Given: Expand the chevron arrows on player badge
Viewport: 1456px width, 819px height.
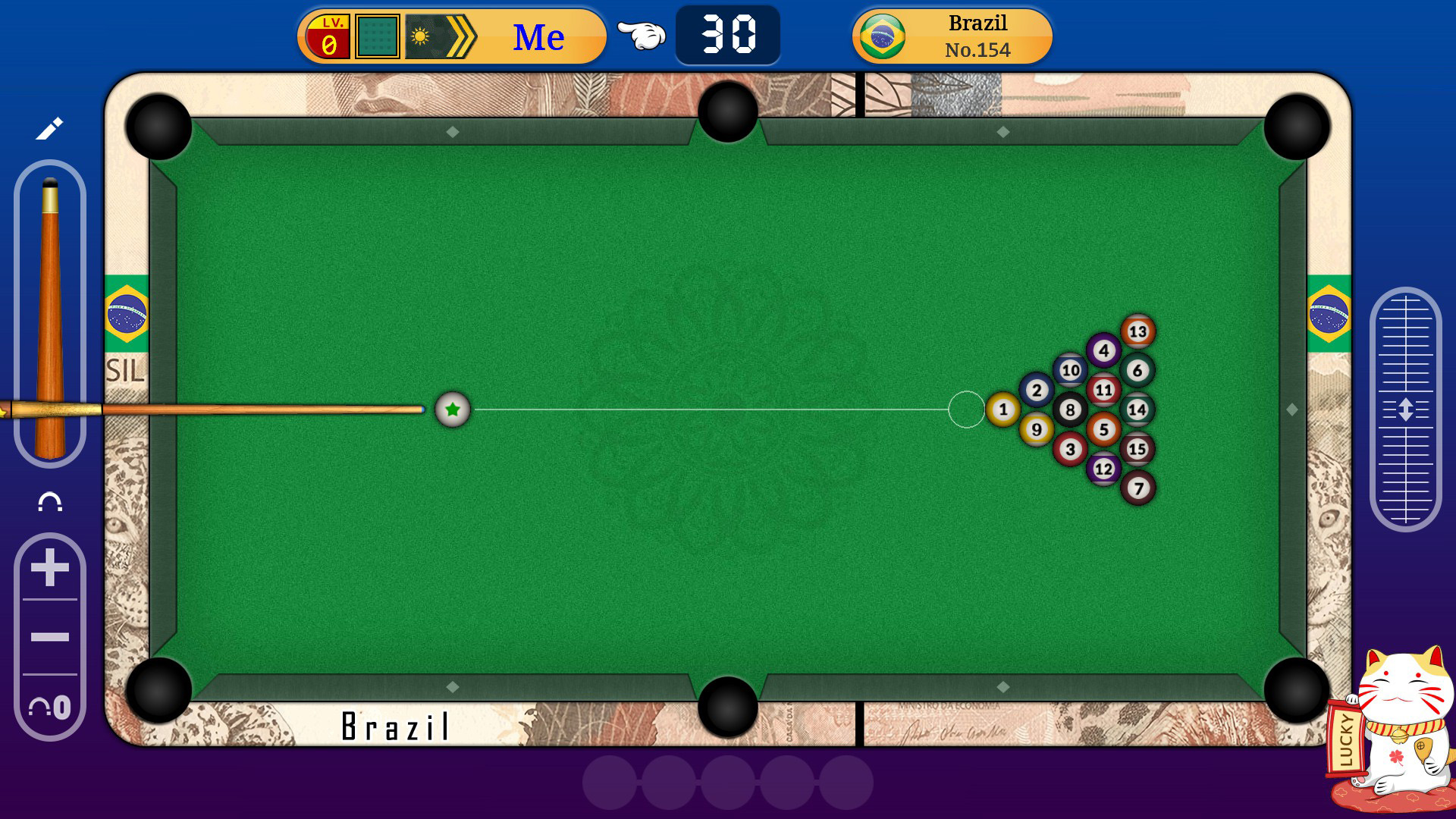Looking at the screenshot, I should point(460,35).
